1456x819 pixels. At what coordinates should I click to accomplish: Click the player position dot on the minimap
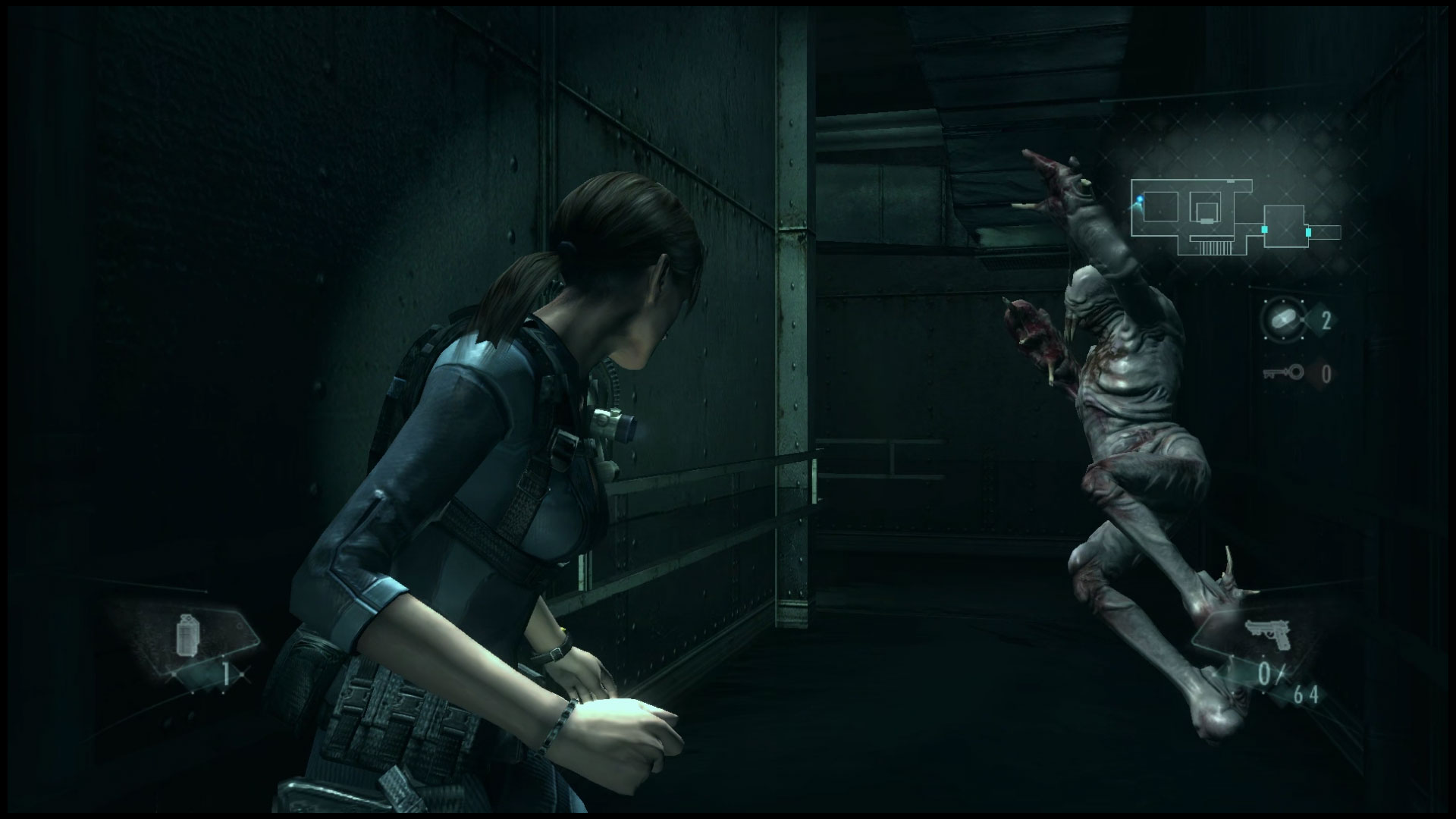pos(1140,199)
